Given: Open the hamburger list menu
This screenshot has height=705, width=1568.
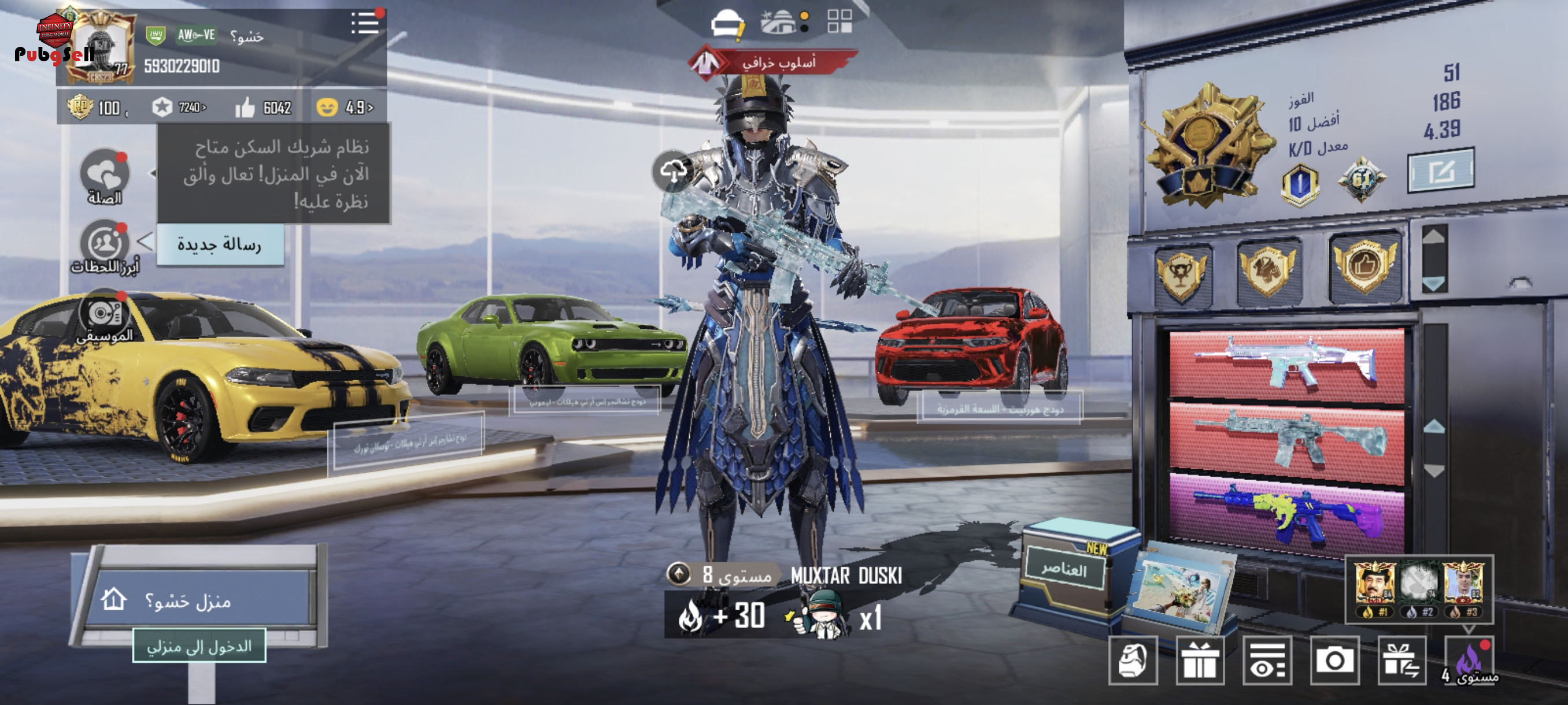Looking at the screenshot, I should [365, 23].
